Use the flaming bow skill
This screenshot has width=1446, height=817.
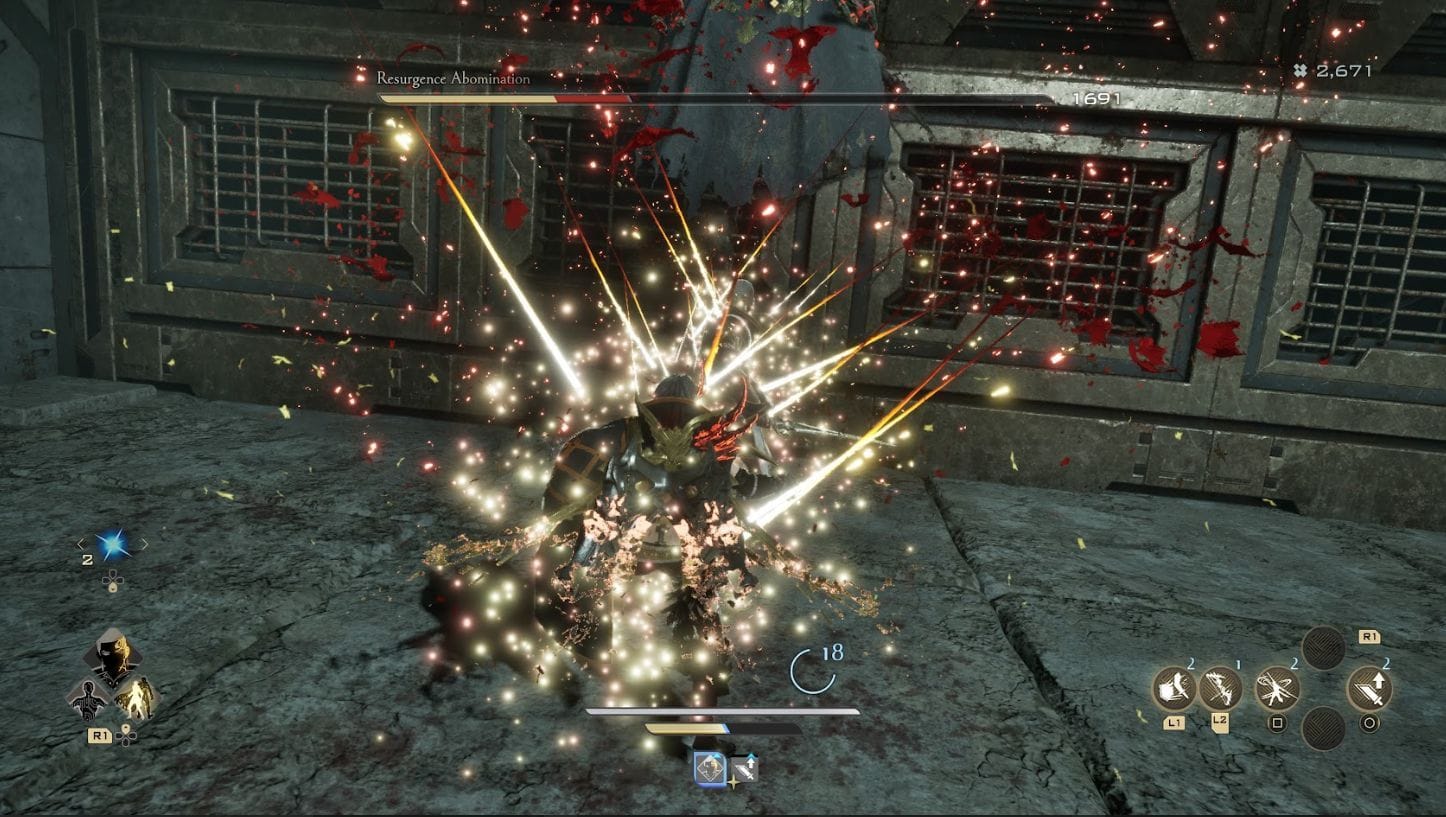[x=1220, y=688]
